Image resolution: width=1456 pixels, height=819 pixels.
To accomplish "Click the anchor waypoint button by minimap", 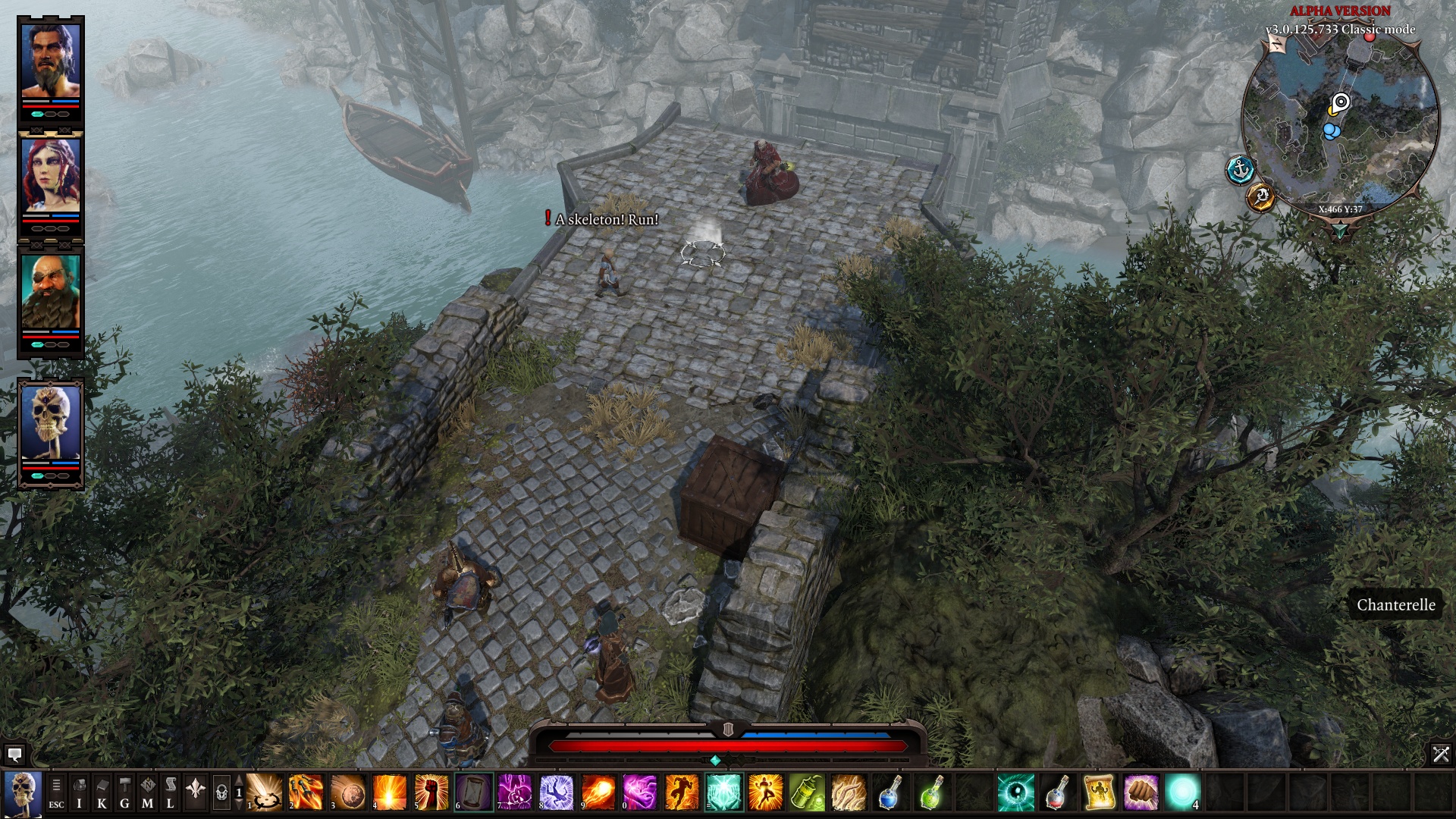I will click(1241, 170).
